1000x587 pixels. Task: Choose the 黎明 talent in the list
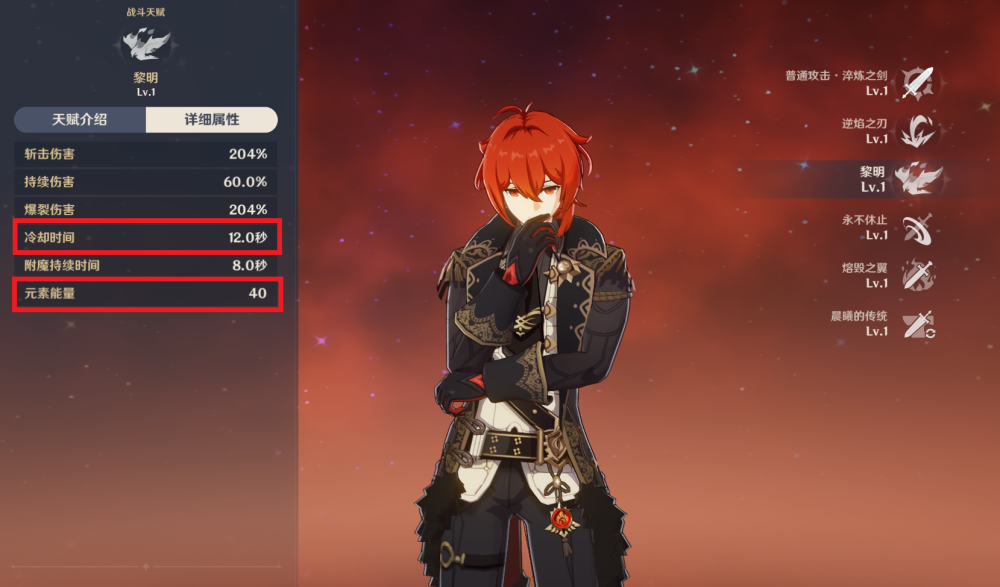[917, 179]
